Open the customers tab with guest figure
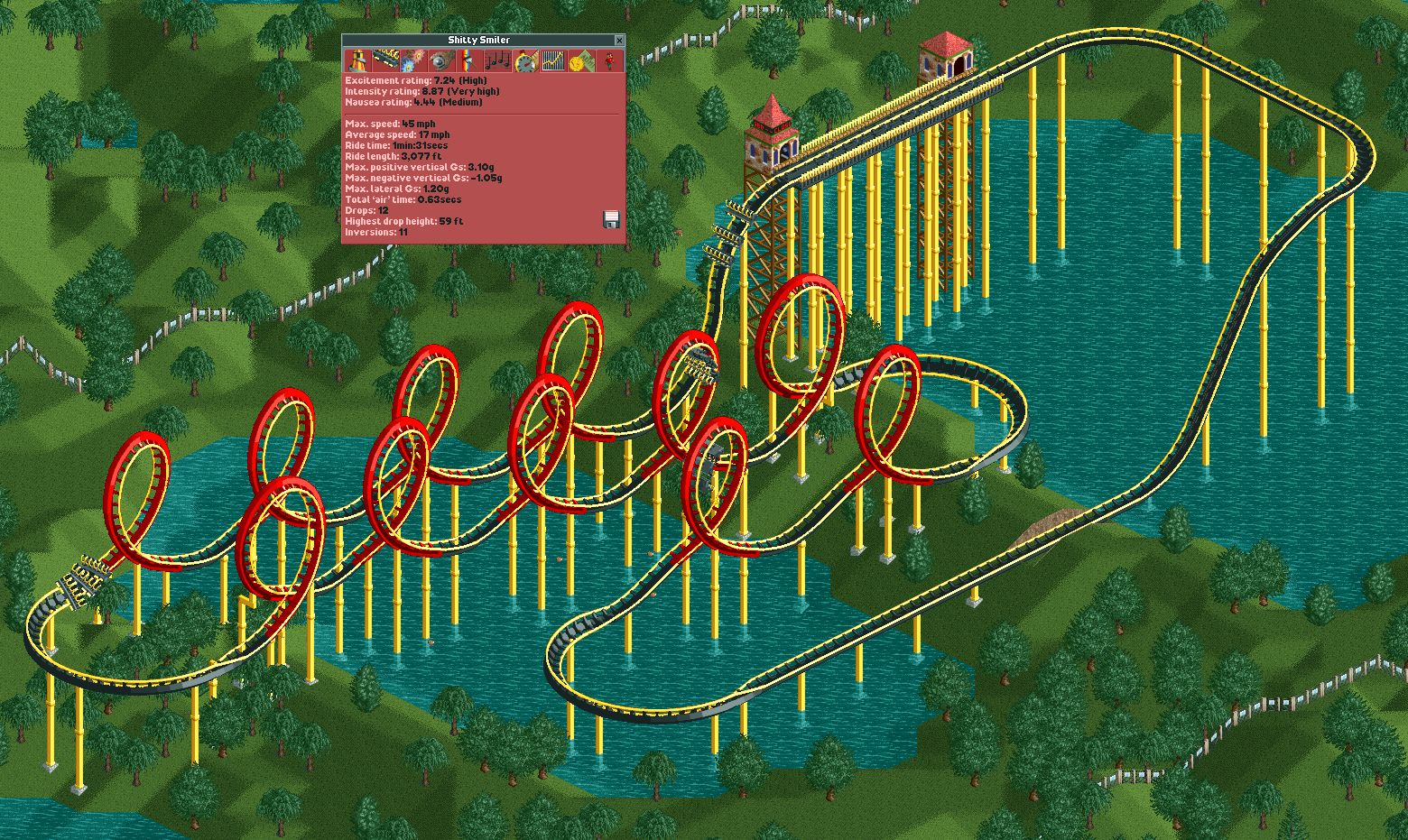This screenshot has height=840, width=1408. [609, 60]
